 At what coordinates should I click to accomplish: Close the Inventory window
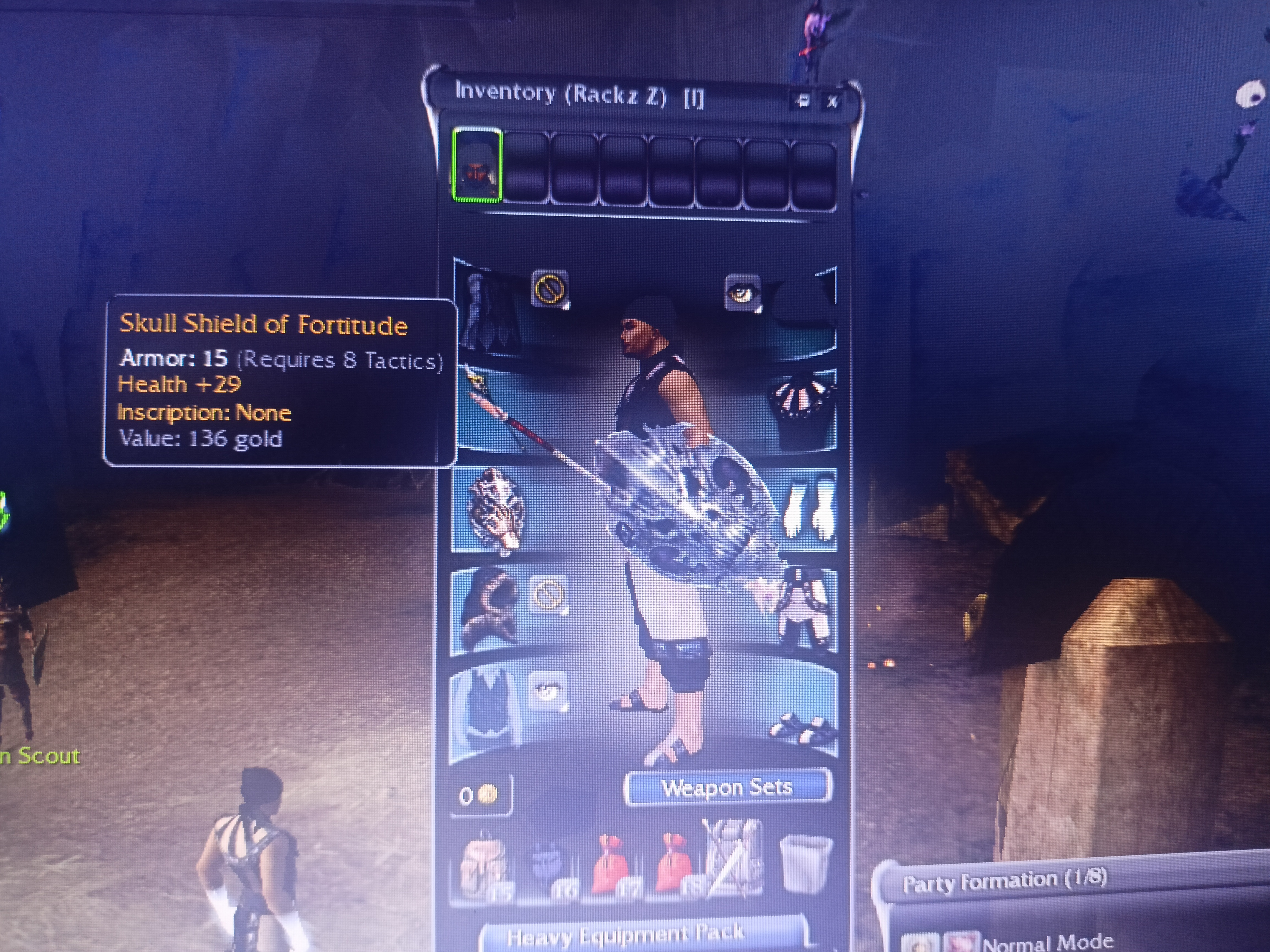(832, 102)
